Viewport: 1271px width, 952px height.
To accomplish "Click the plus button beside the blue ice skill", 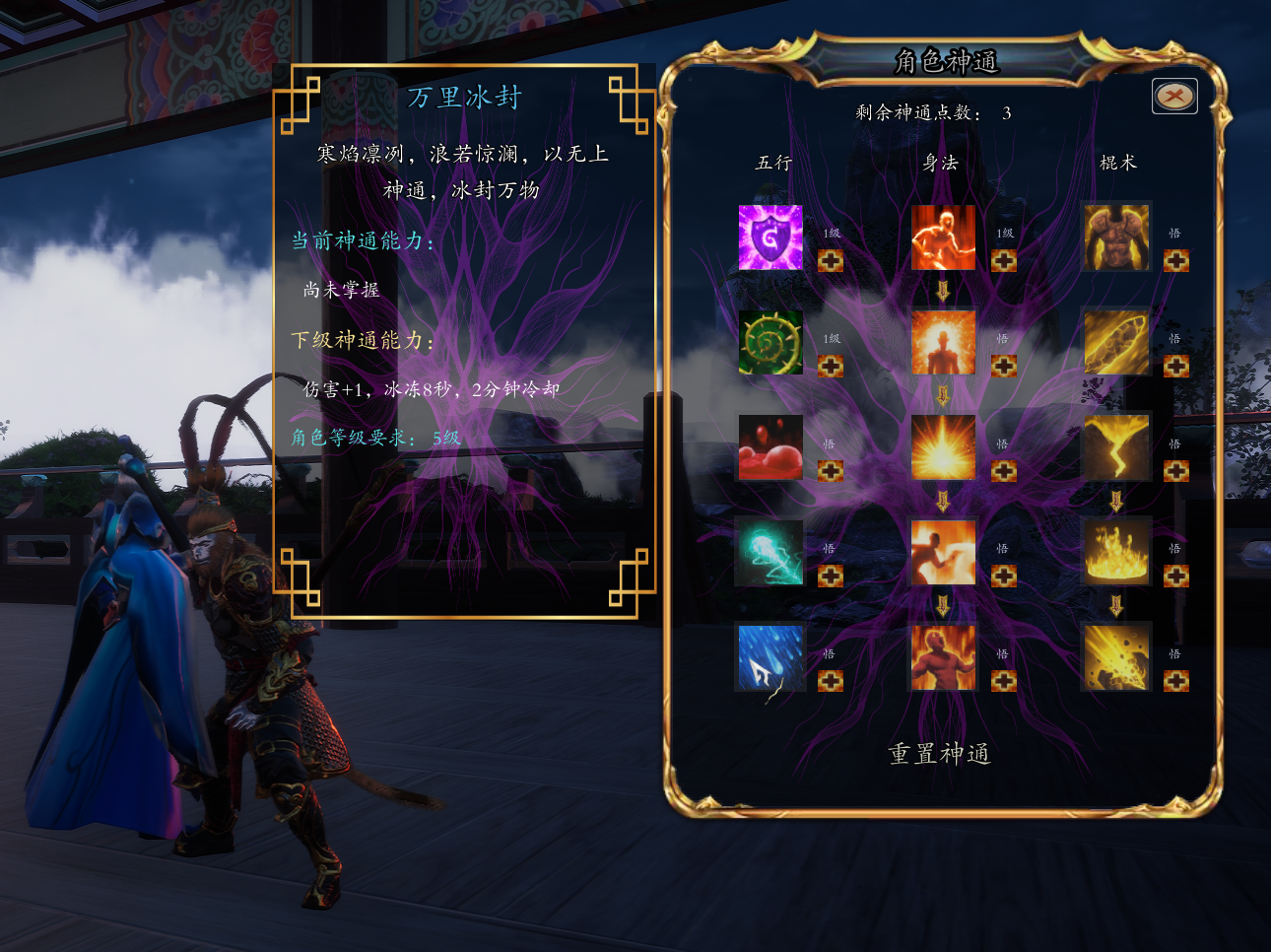I will click(x=831, y=680).
